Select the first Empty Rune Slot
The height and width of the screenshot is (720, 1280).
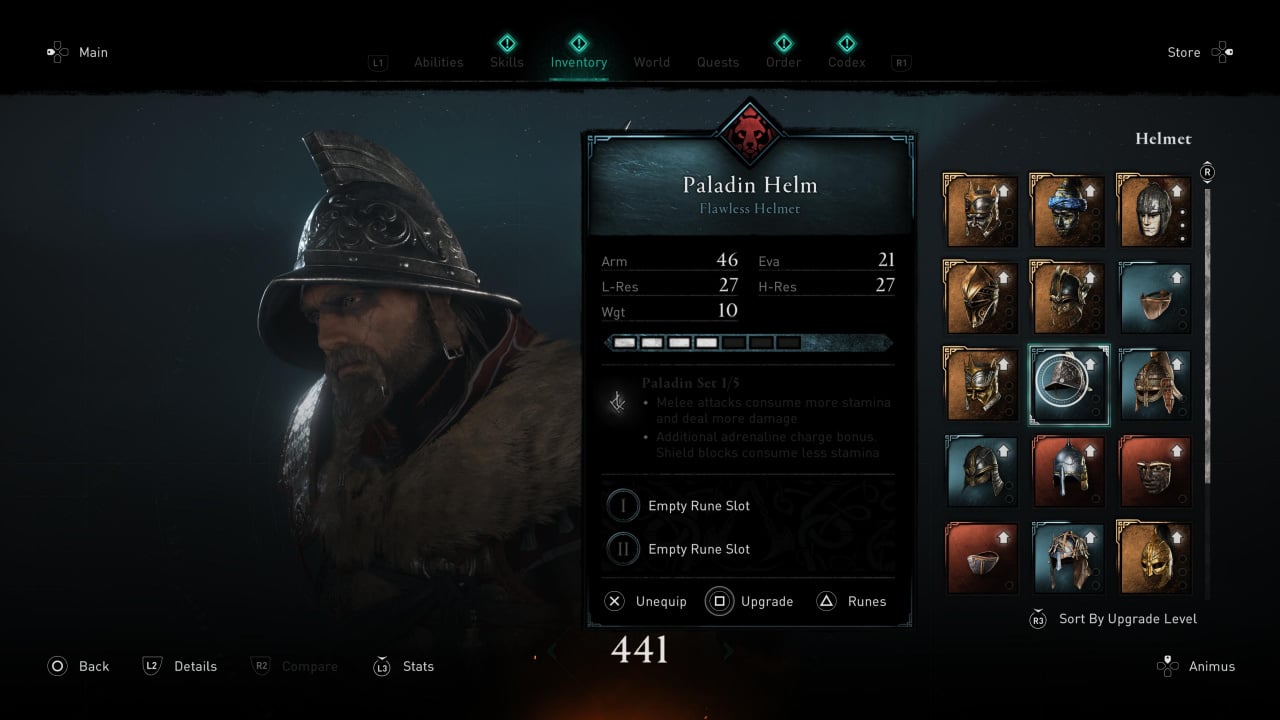coord(698,506)
